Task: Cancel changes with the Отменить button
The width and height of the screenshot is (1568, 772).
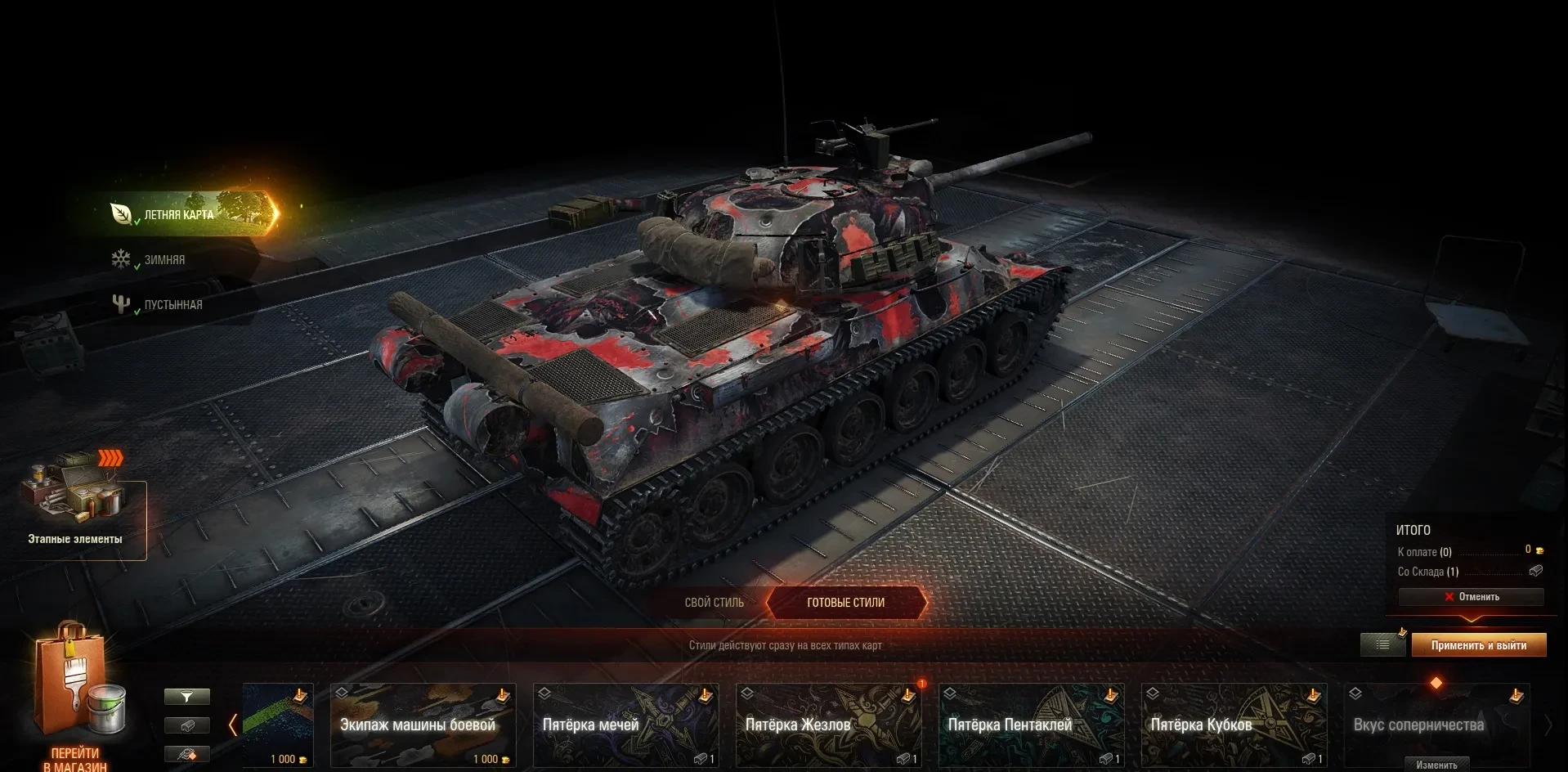Action: pos(1471,597)
